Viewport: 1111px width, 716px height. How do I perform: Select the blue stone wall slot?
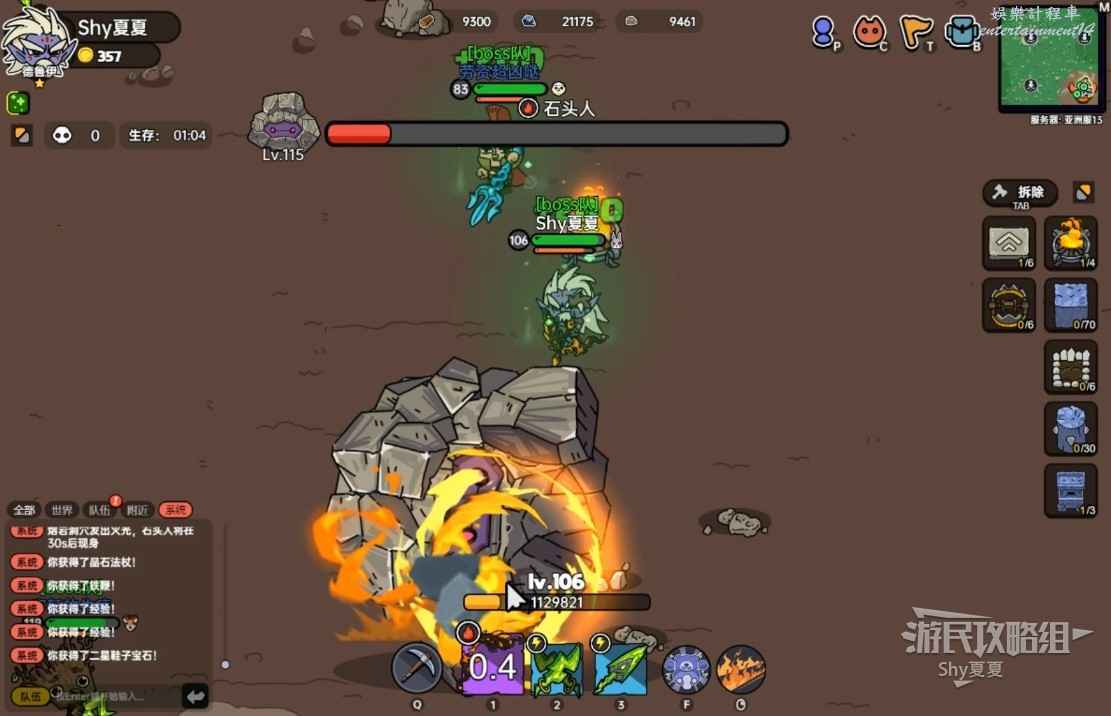[x=1070, y=304]
